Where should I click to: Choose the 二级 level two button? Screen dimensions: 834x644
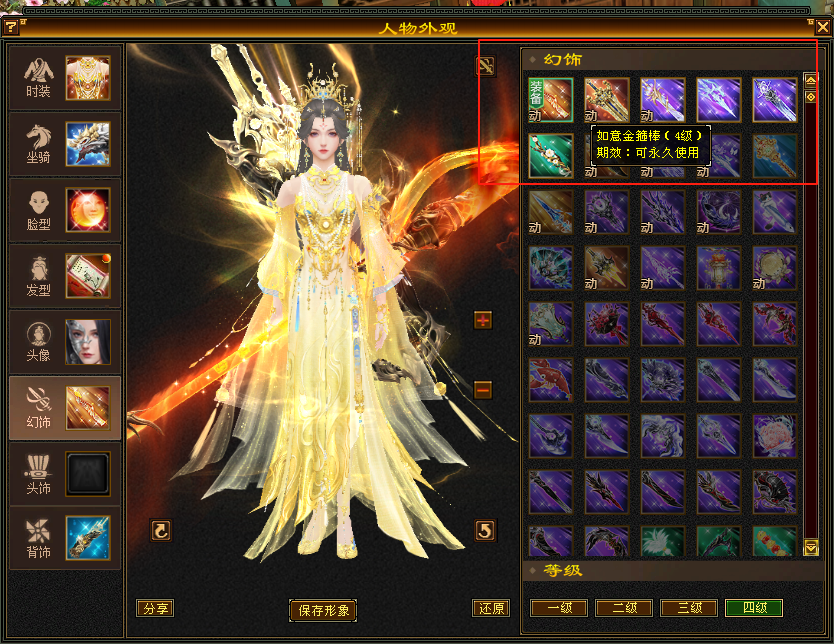[623, 608]
